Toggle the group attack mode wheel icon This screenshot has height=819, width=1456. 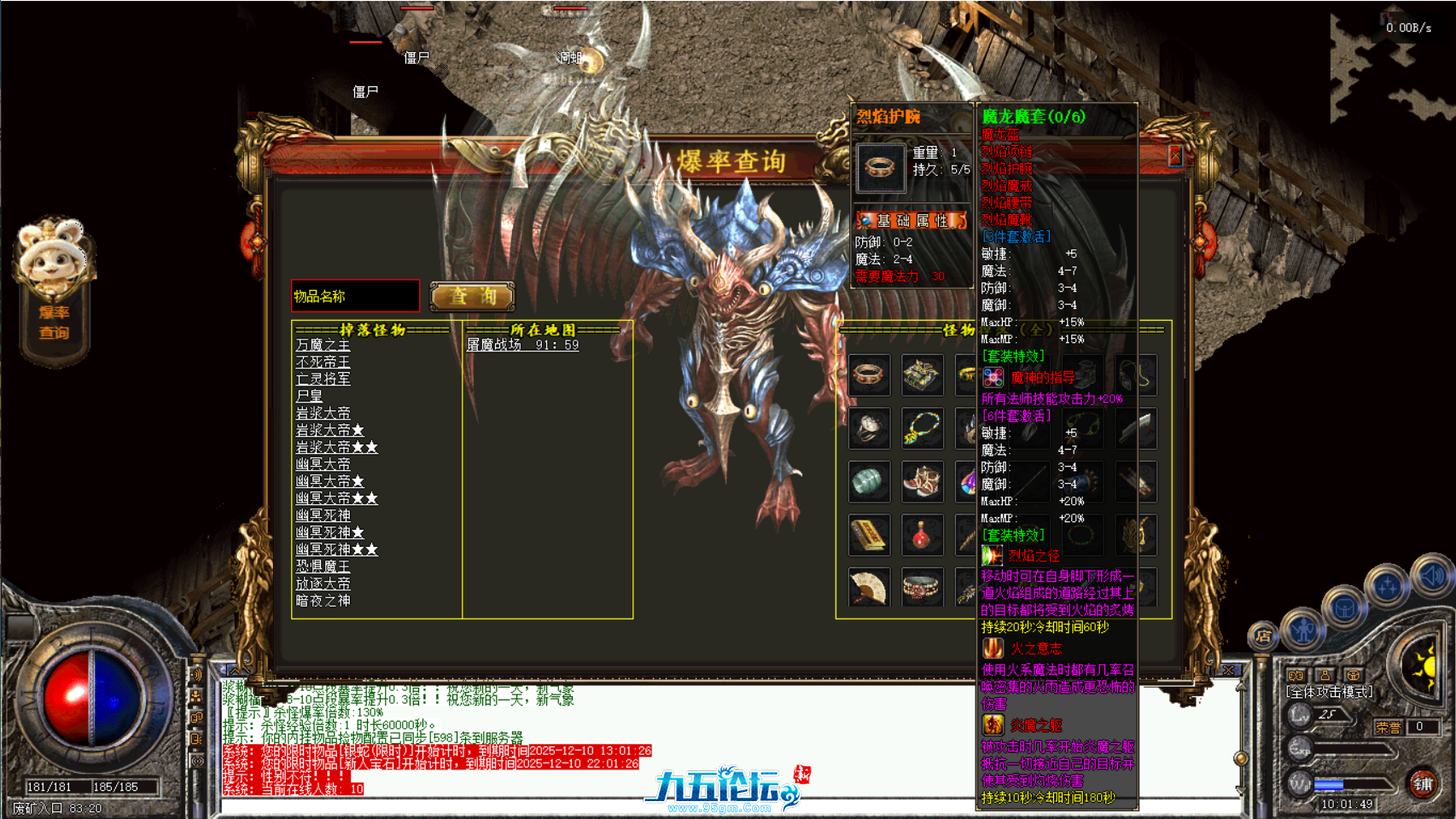click(1353, 676)
